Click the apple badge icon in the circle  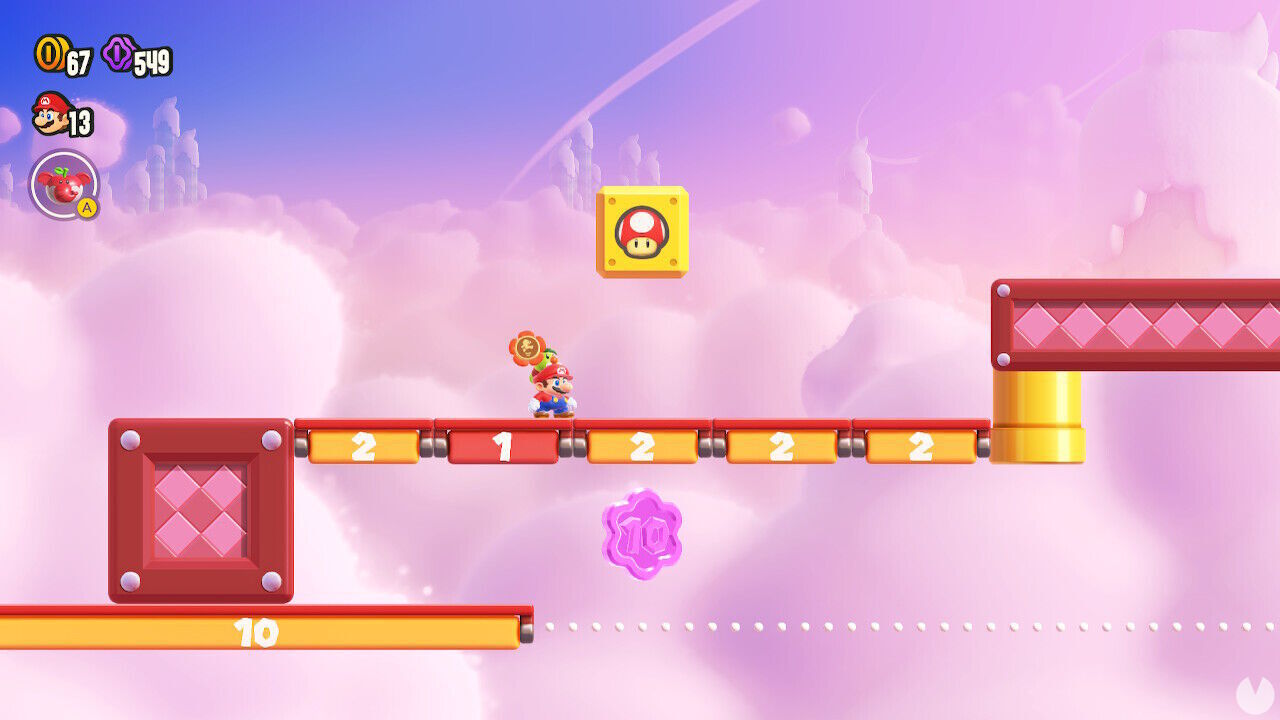click(x=66, y=182)
